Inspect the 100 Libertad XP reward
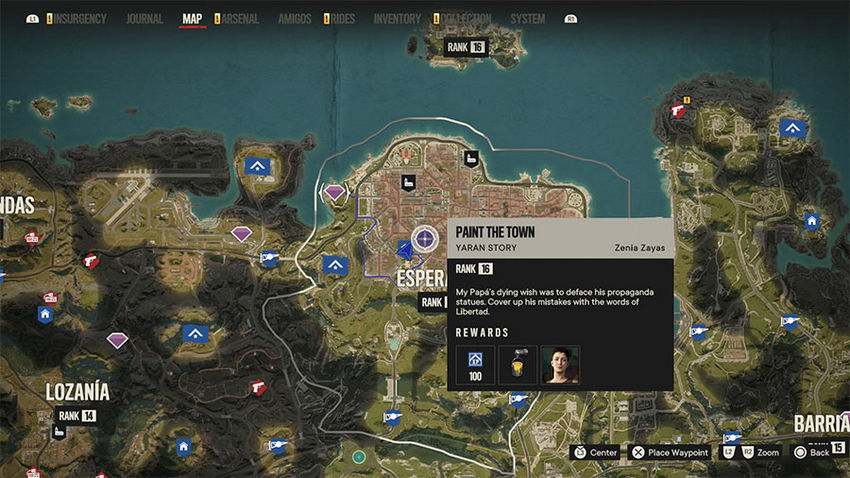Viewport: 850px width, 478px height. pos(474,365)
